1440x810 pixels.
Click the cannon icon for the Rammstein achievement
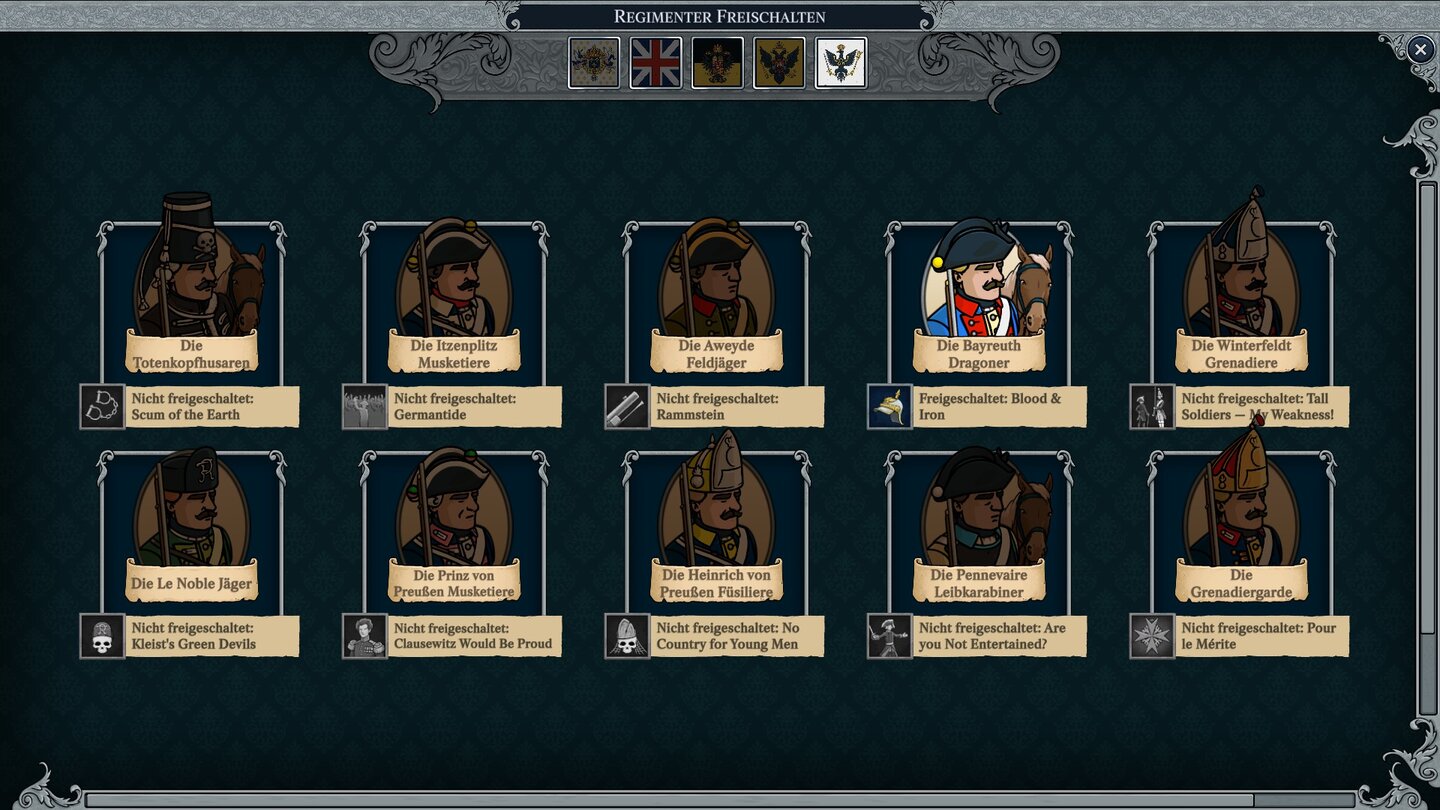627,405
